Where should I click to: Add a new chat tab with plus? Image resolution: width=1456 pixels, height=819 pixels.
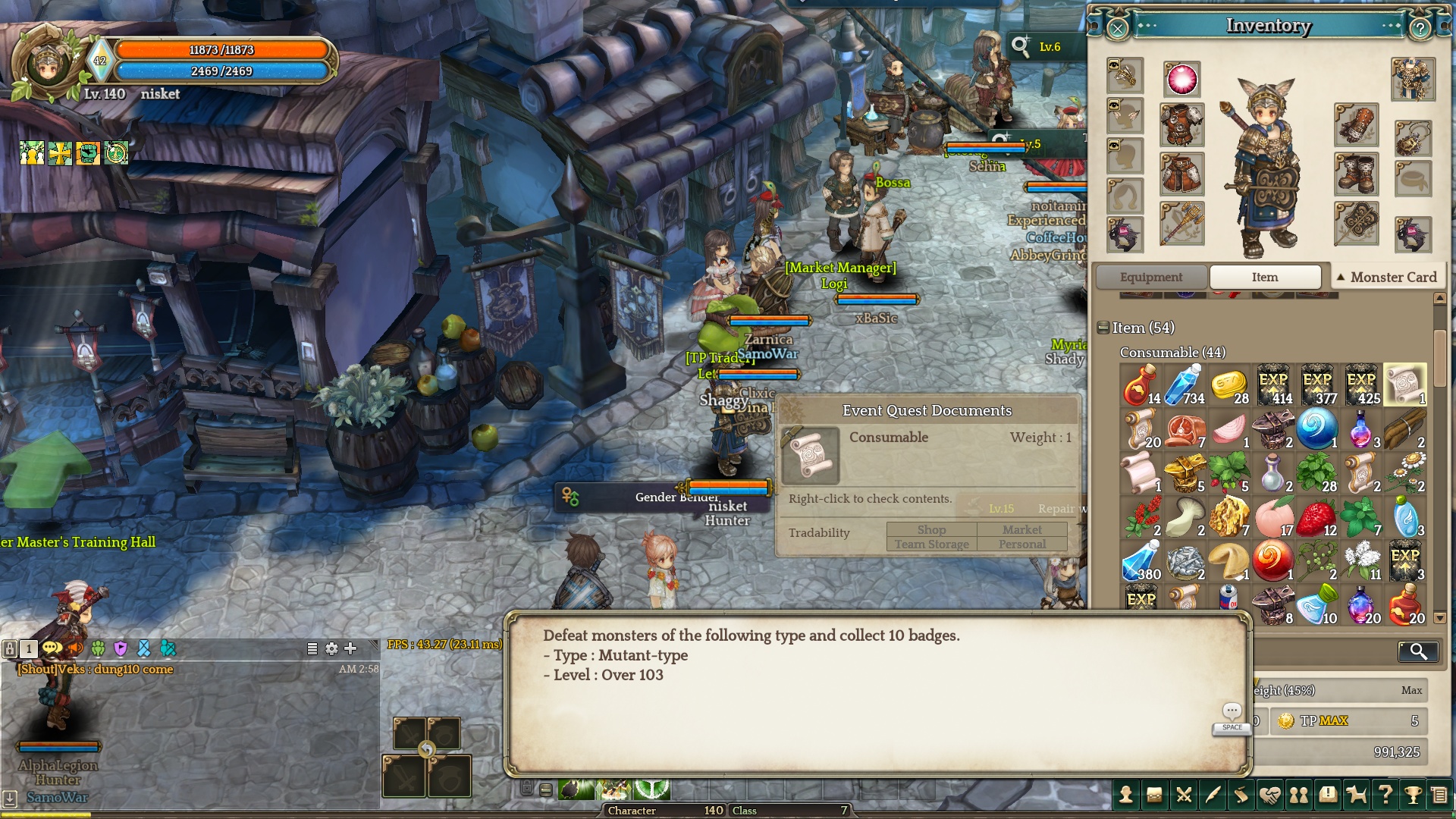350,648
